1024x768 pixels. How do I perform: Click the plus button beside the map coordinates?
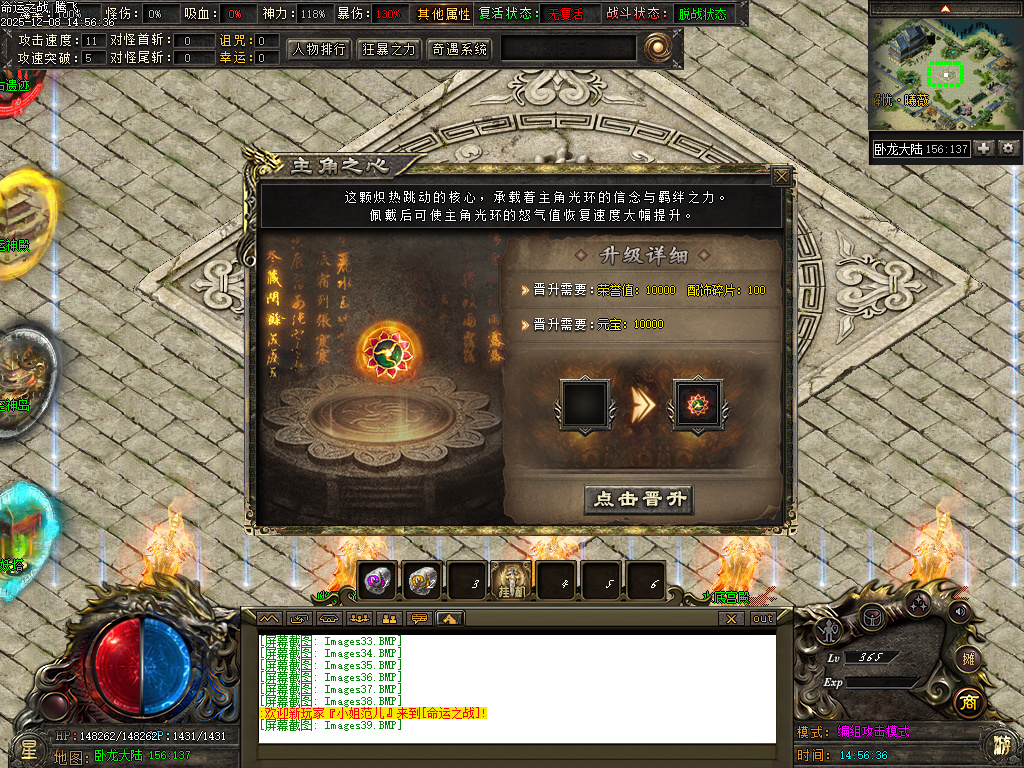coord(984,148)
